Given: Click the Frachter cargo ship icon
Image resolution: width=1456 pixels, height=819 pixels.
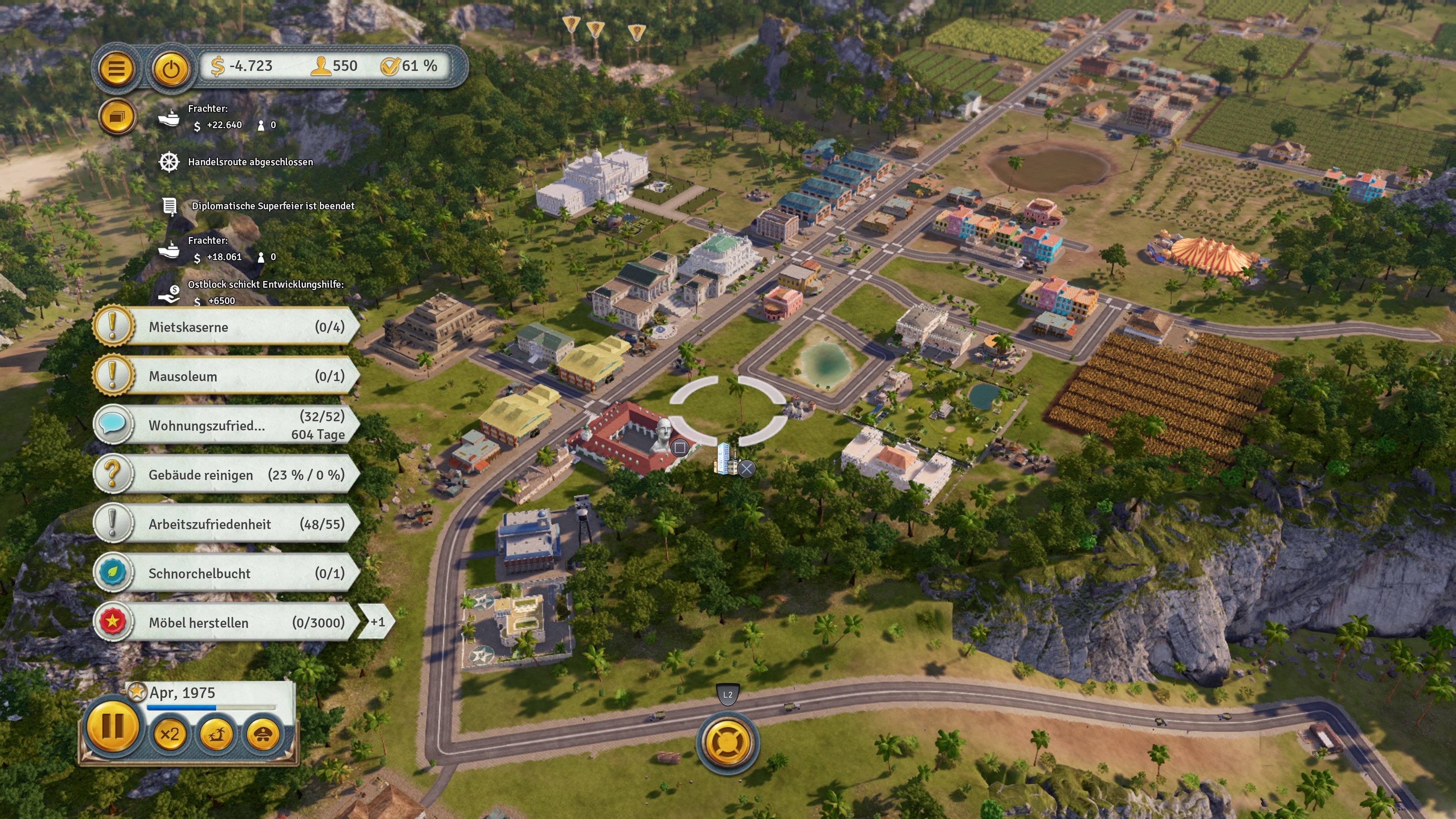Looking at the screenshot, I should pos(169,119).
